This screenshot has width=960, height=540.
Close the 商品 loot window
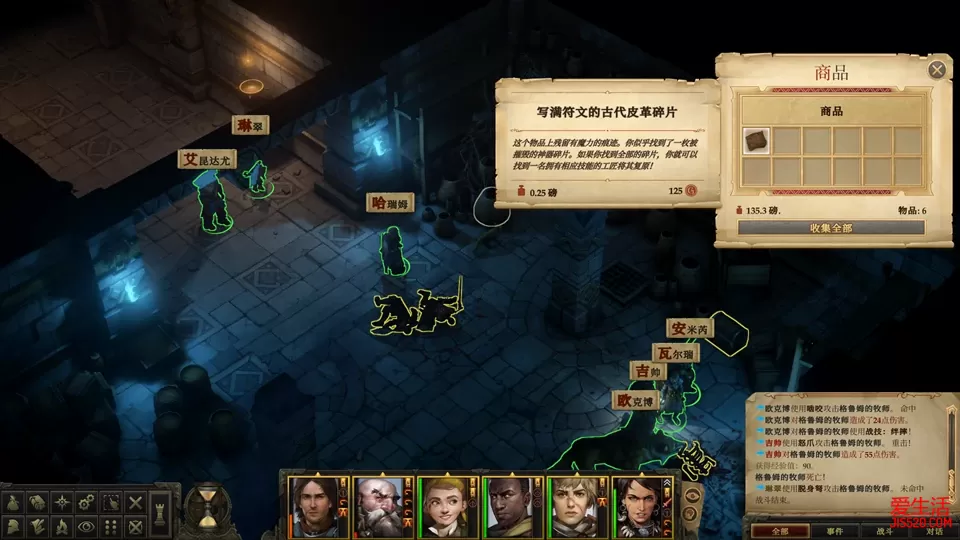click(x=937, y=70)
